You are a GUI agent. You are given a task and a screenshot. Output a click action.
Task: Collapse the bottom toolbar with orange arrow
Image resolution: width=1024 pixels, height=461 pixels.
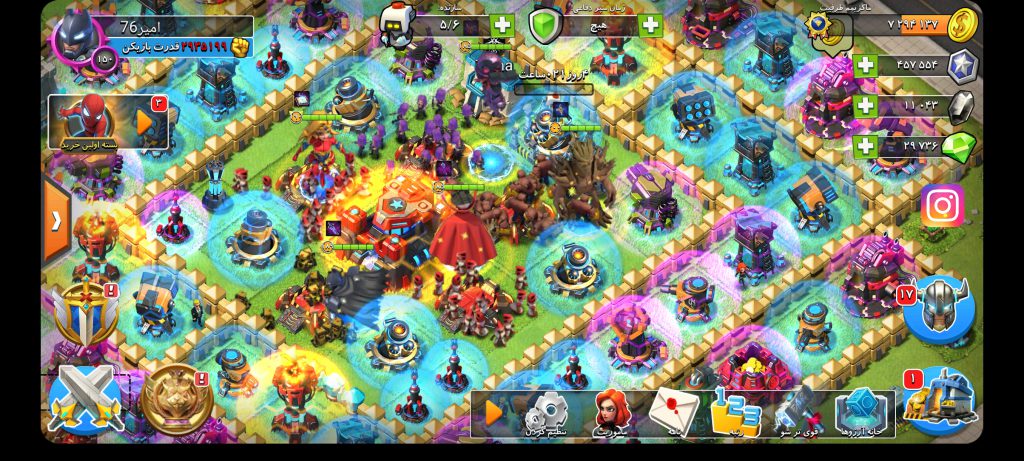coord(494,412)
